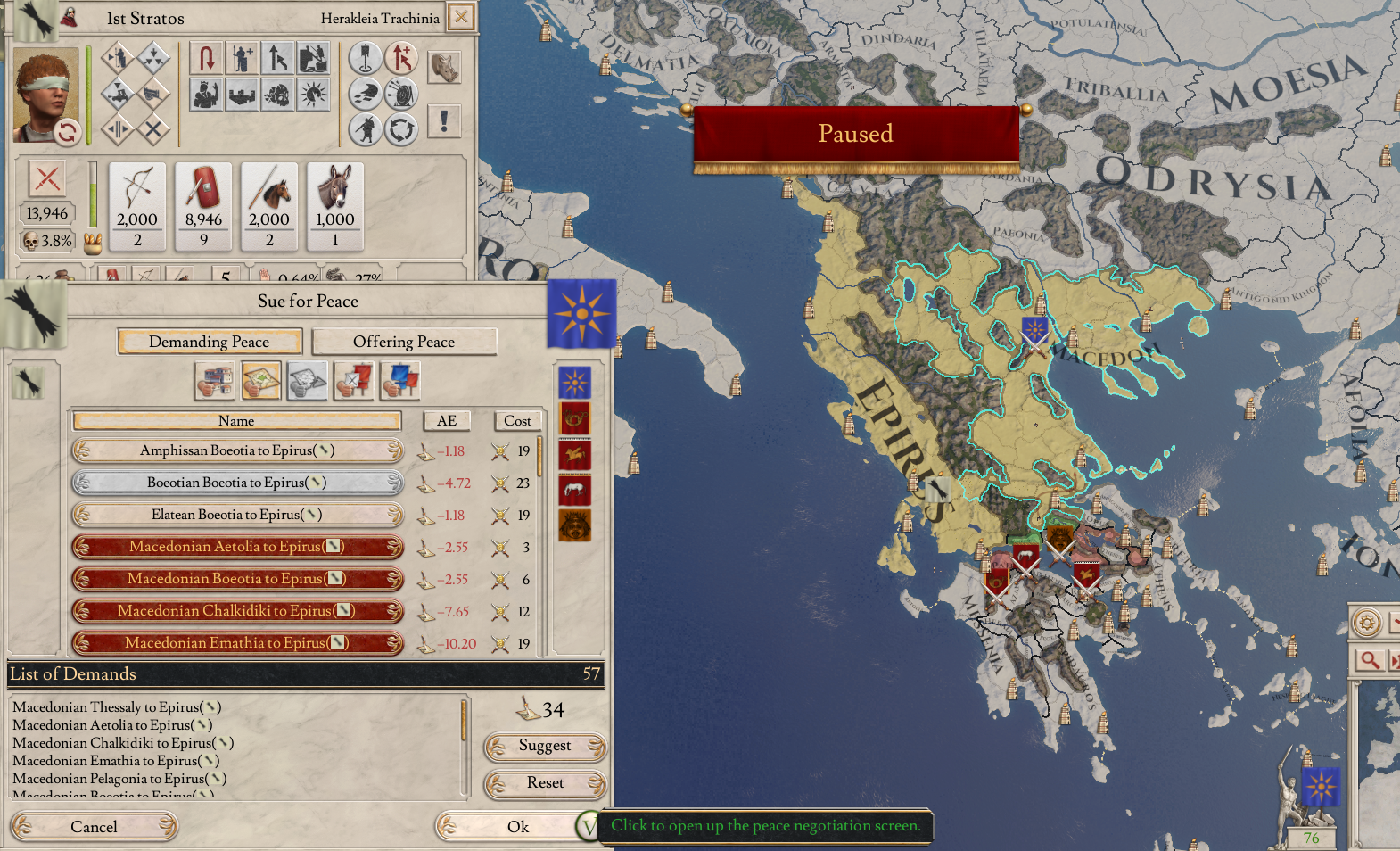
Task: Select the red shield heavy infantry card
Action: (203, 207)
